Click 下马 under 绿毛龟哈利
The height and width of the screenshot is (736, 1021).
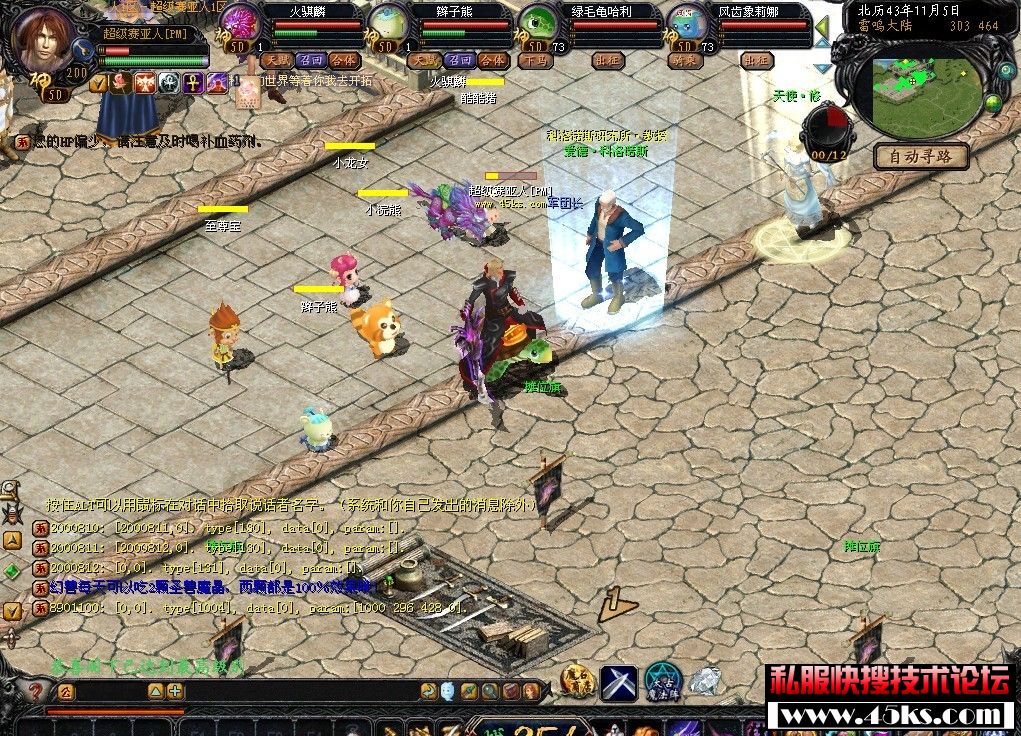[x=535, y=60]
